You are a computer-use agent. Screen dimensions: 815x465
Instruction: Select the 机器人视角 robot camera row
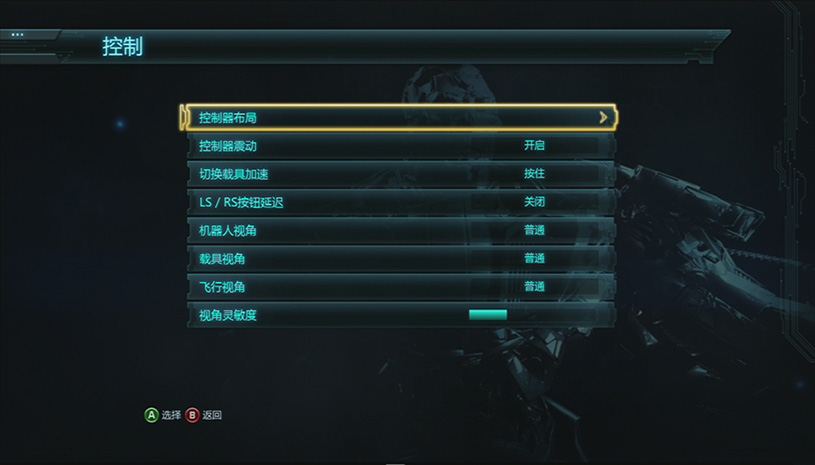point(400,231)
